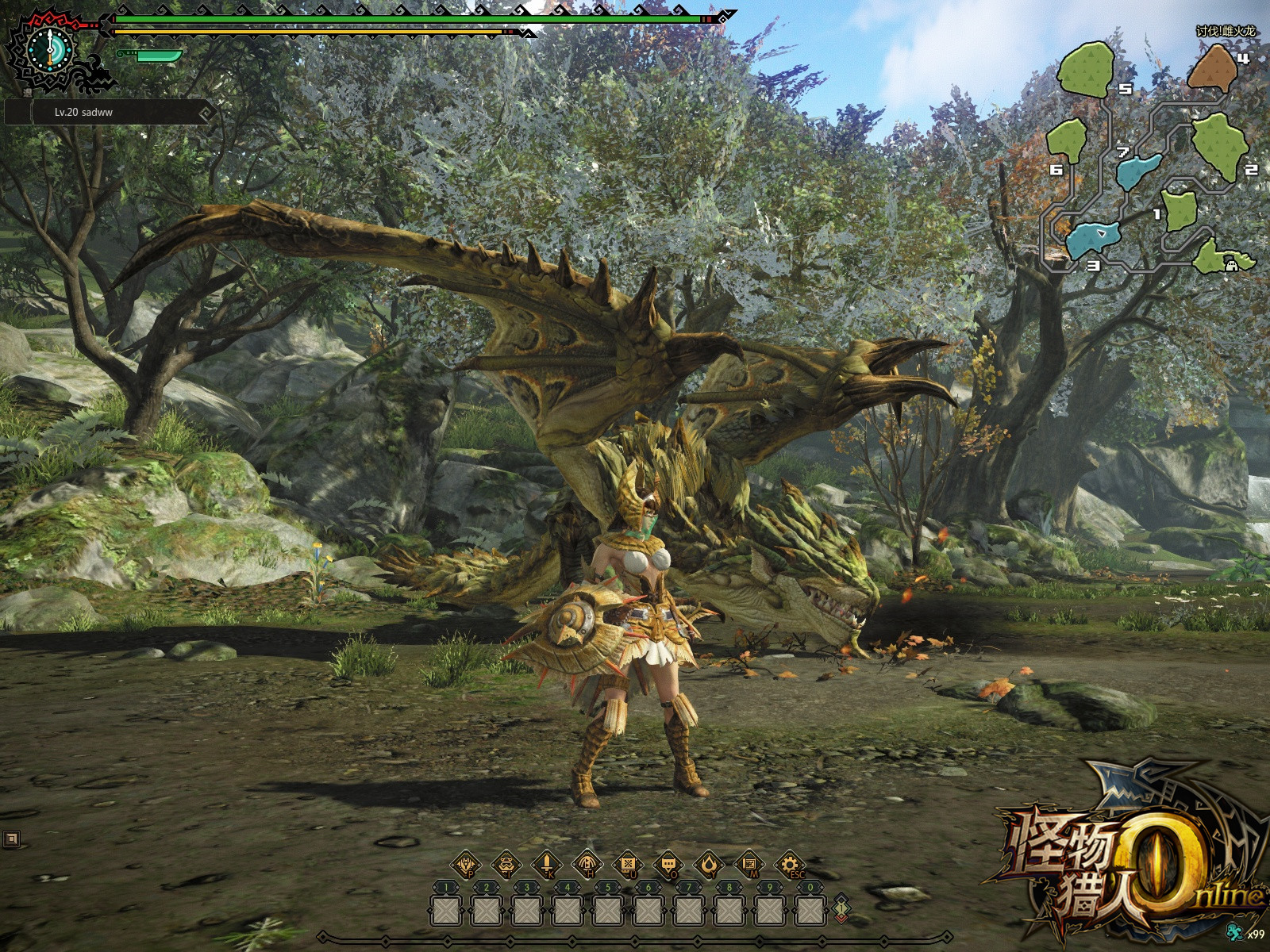Open the map scroll icon

pyautogui.click(x=749, y=864)
